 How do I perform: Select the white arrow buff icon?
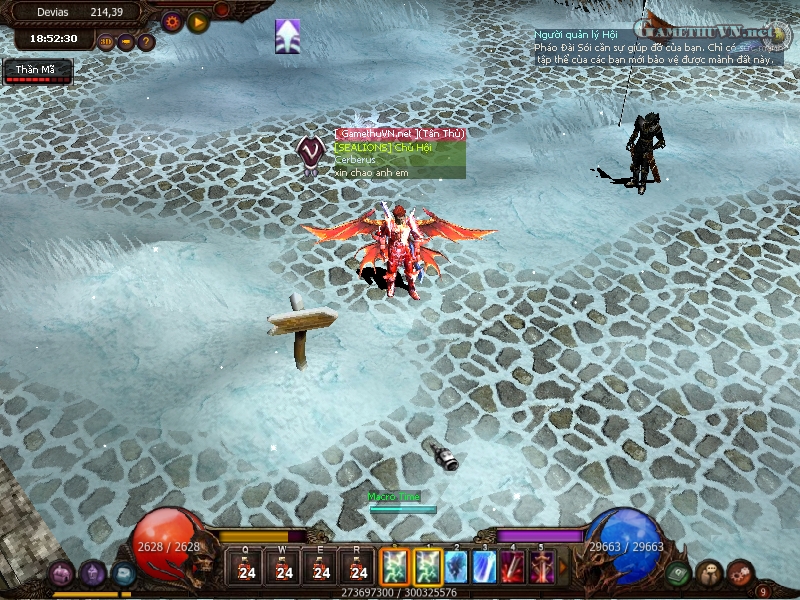click(x=288, y=36)
